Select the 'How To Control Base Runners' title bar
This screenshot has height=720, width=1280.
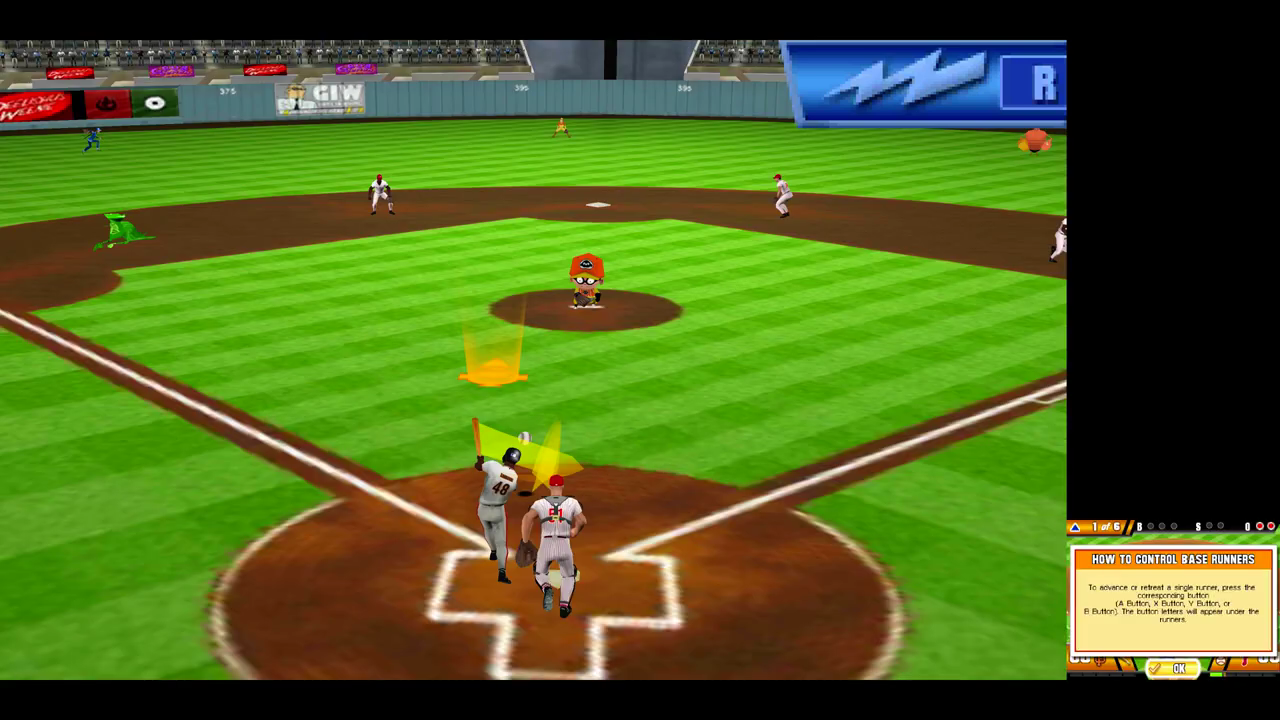(x=1173, y=559)
